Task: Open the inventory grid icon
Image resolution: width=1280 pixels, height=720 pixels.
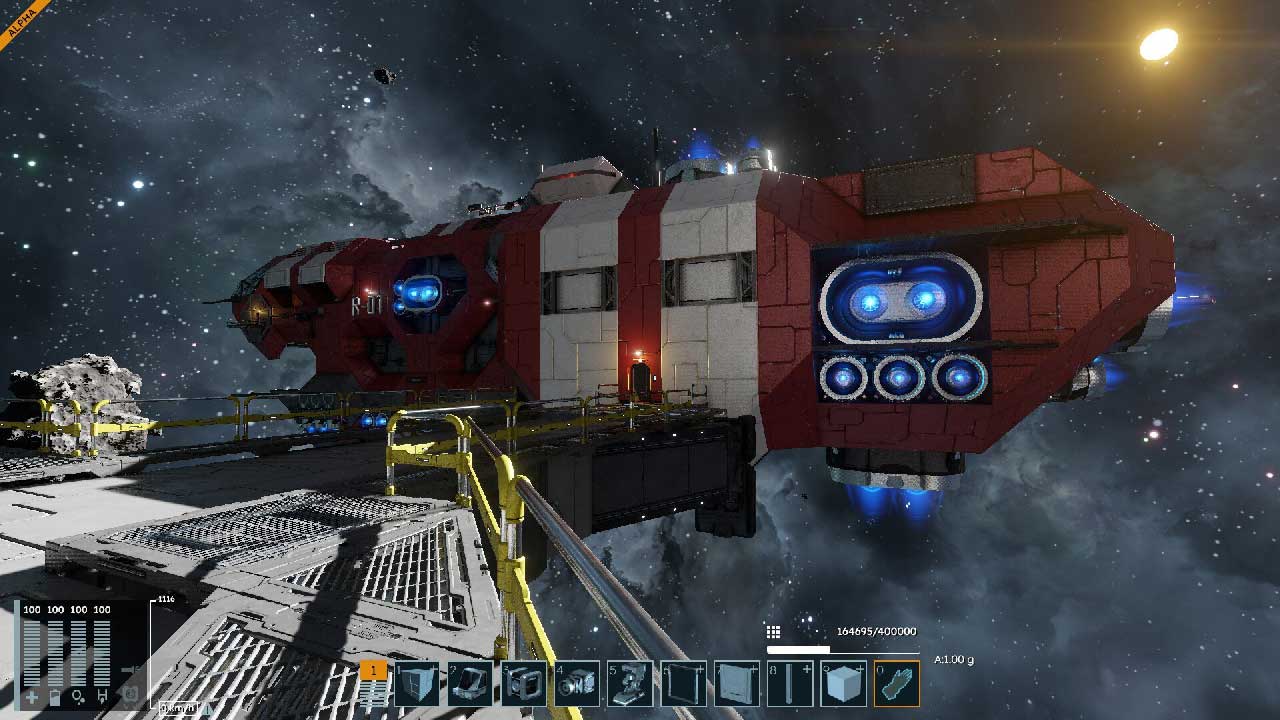Action: click(x=773, y=632)
